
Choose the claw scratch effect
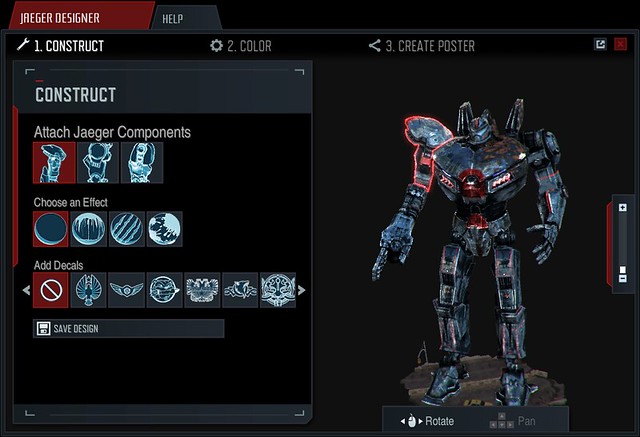[x=127, y=229]
